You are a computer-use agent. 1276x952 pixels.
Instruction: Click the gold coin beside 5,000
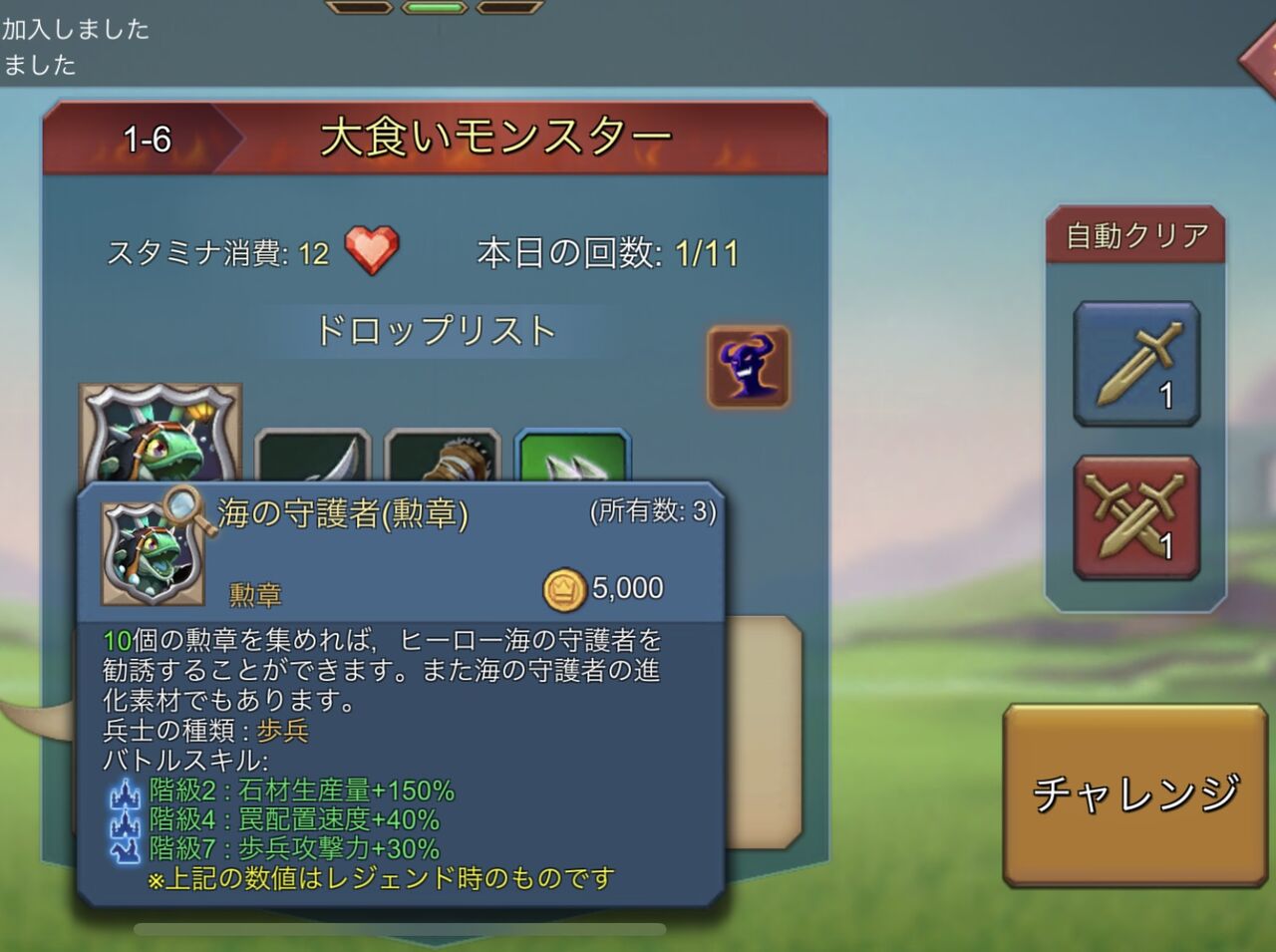point(564,587)
